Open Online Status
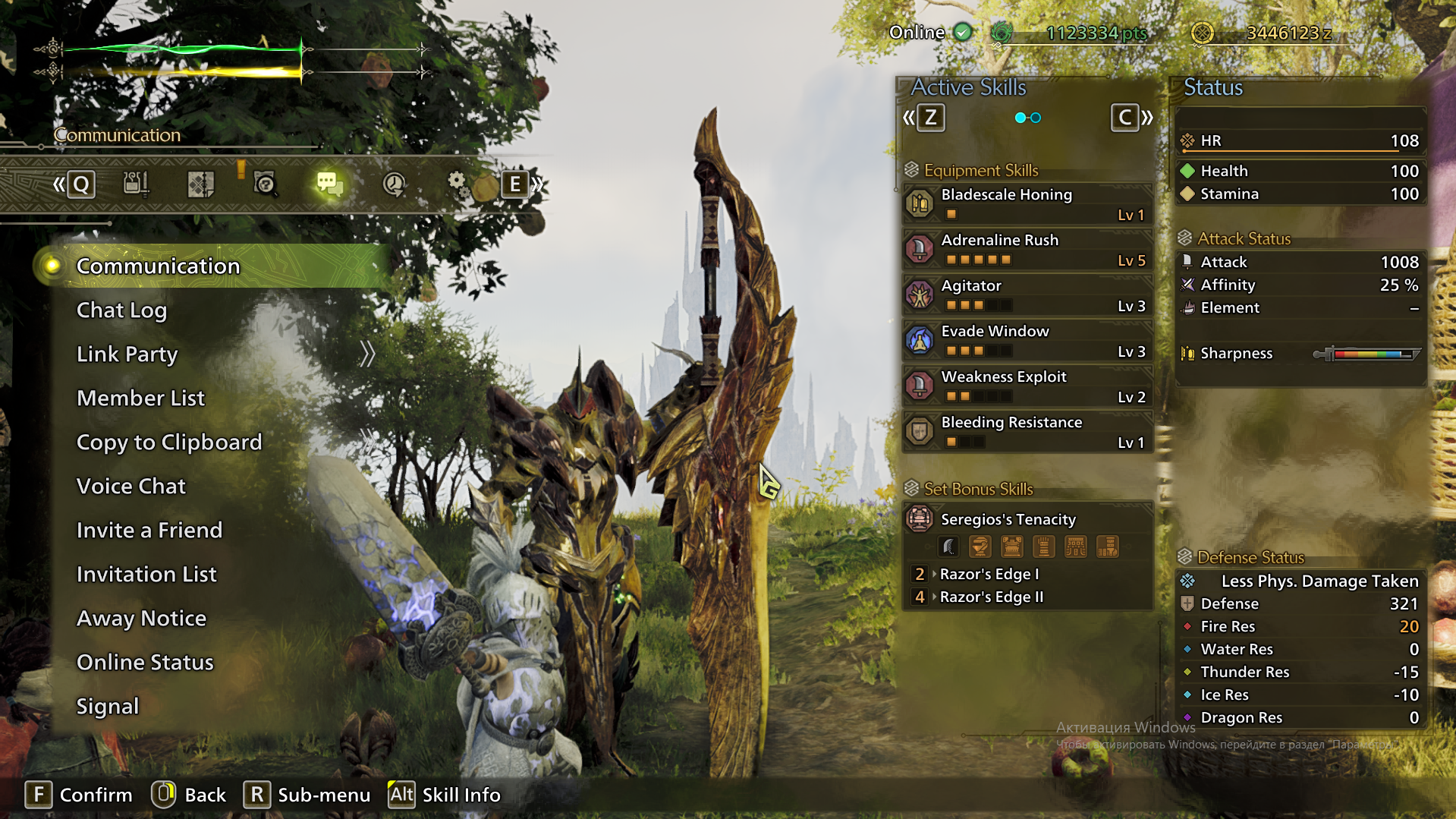This screenshot has width=1456, height=819. click(145, 663)
